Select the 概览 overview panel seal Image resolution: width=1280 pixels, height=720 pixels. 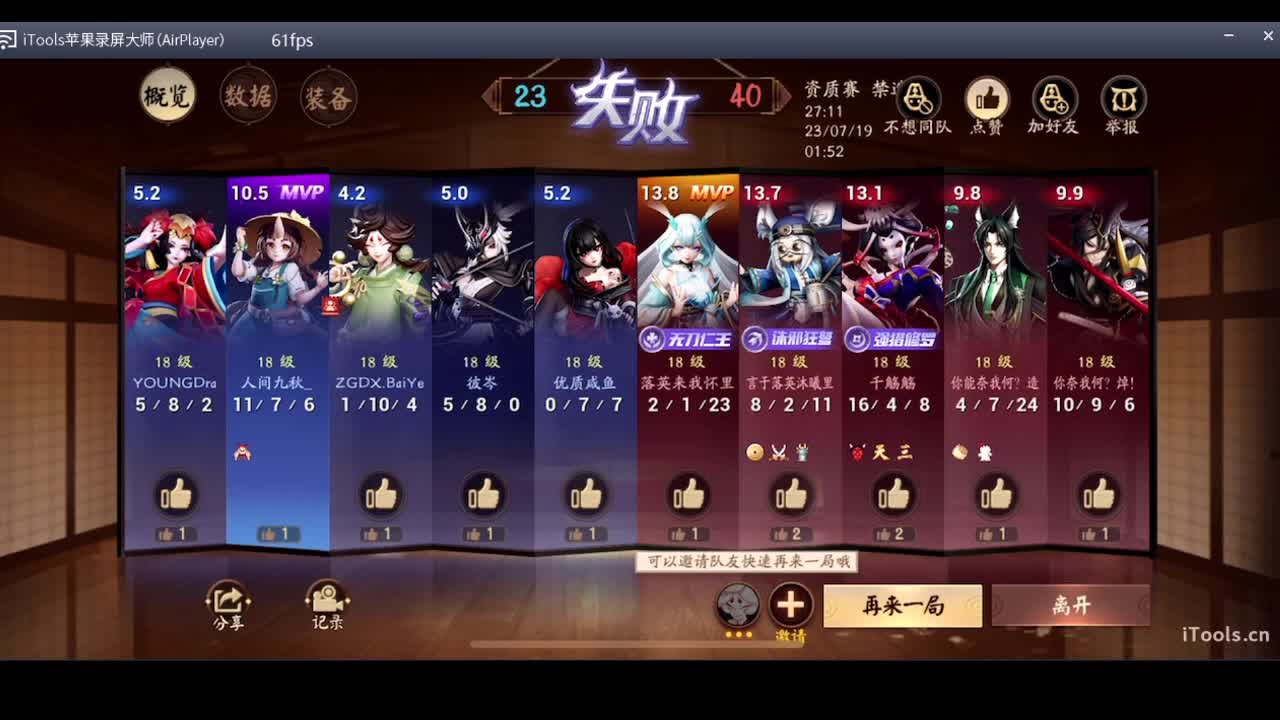pos(166,95)
